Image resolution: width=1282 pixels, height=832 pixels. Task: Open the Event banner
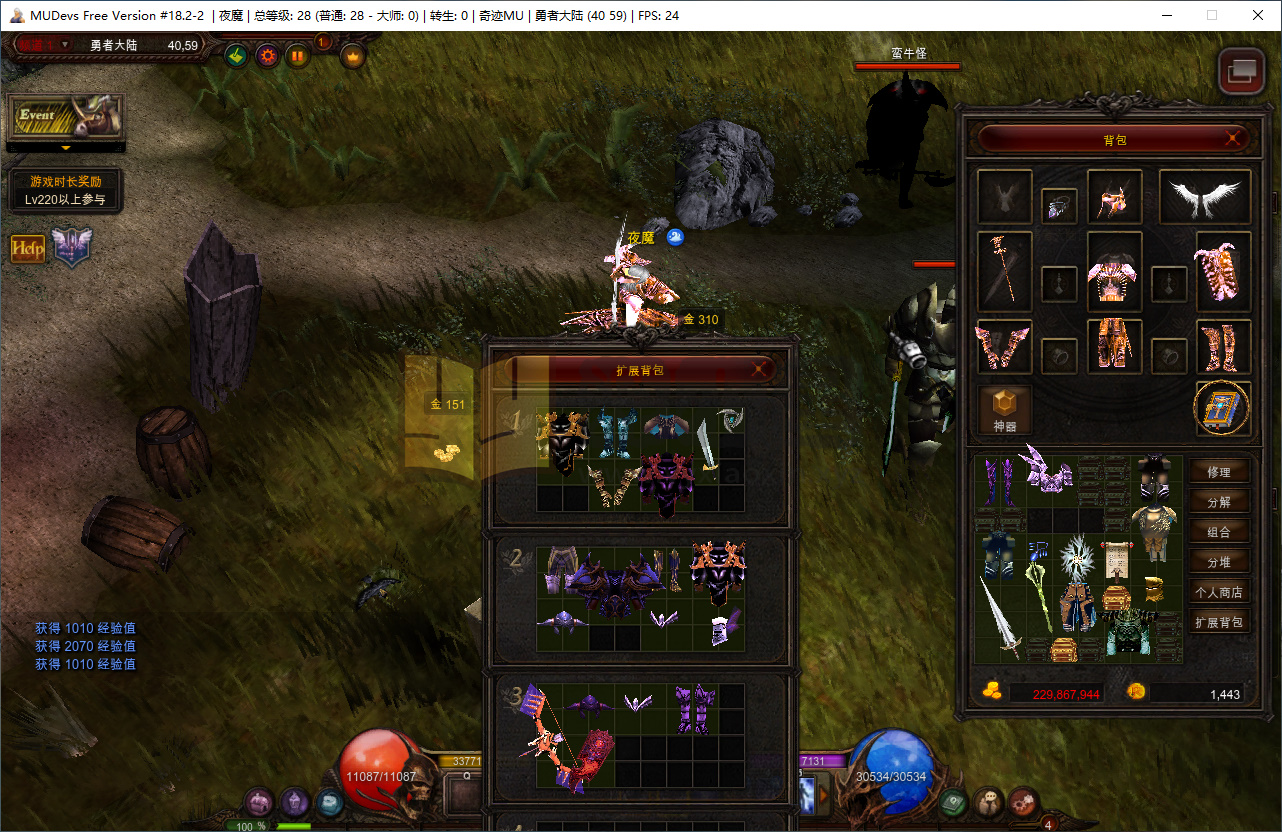65,117
